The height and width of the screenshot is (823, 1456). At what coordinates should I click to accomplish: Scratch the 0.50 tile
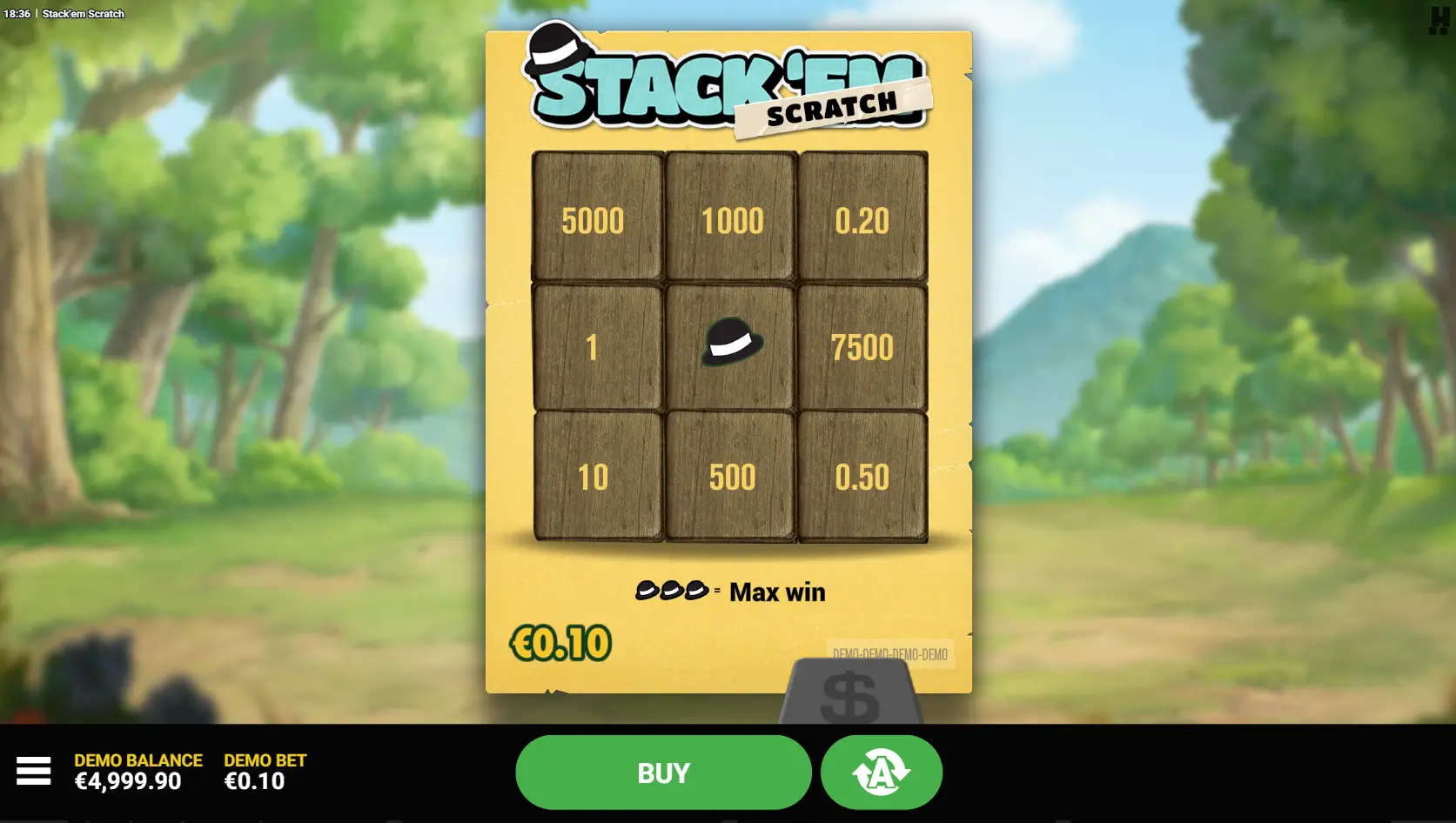[863, 477]
